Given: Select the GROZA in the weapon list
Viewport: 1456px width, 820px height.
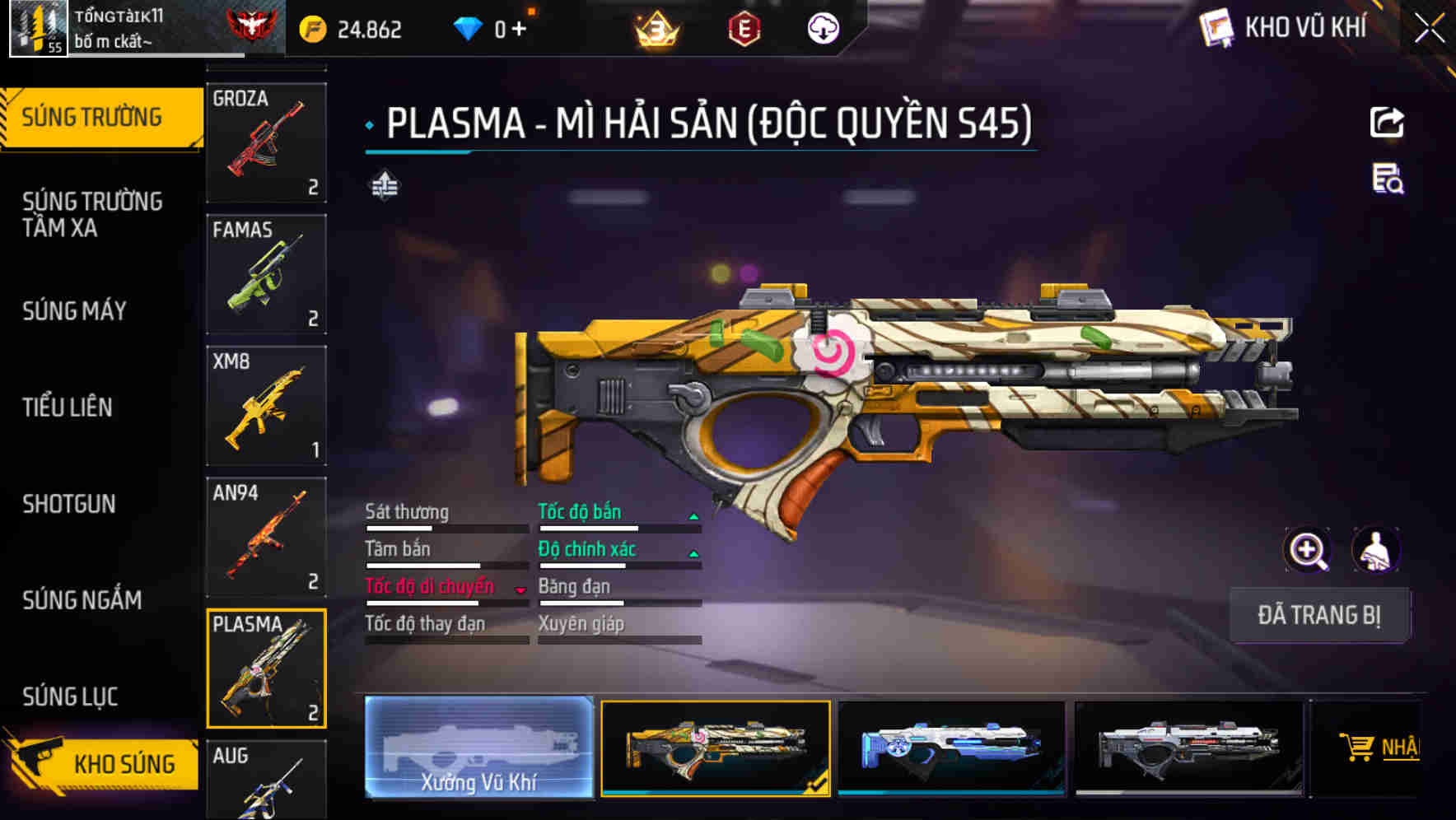Looking at the screenshot, I should 266,142.
